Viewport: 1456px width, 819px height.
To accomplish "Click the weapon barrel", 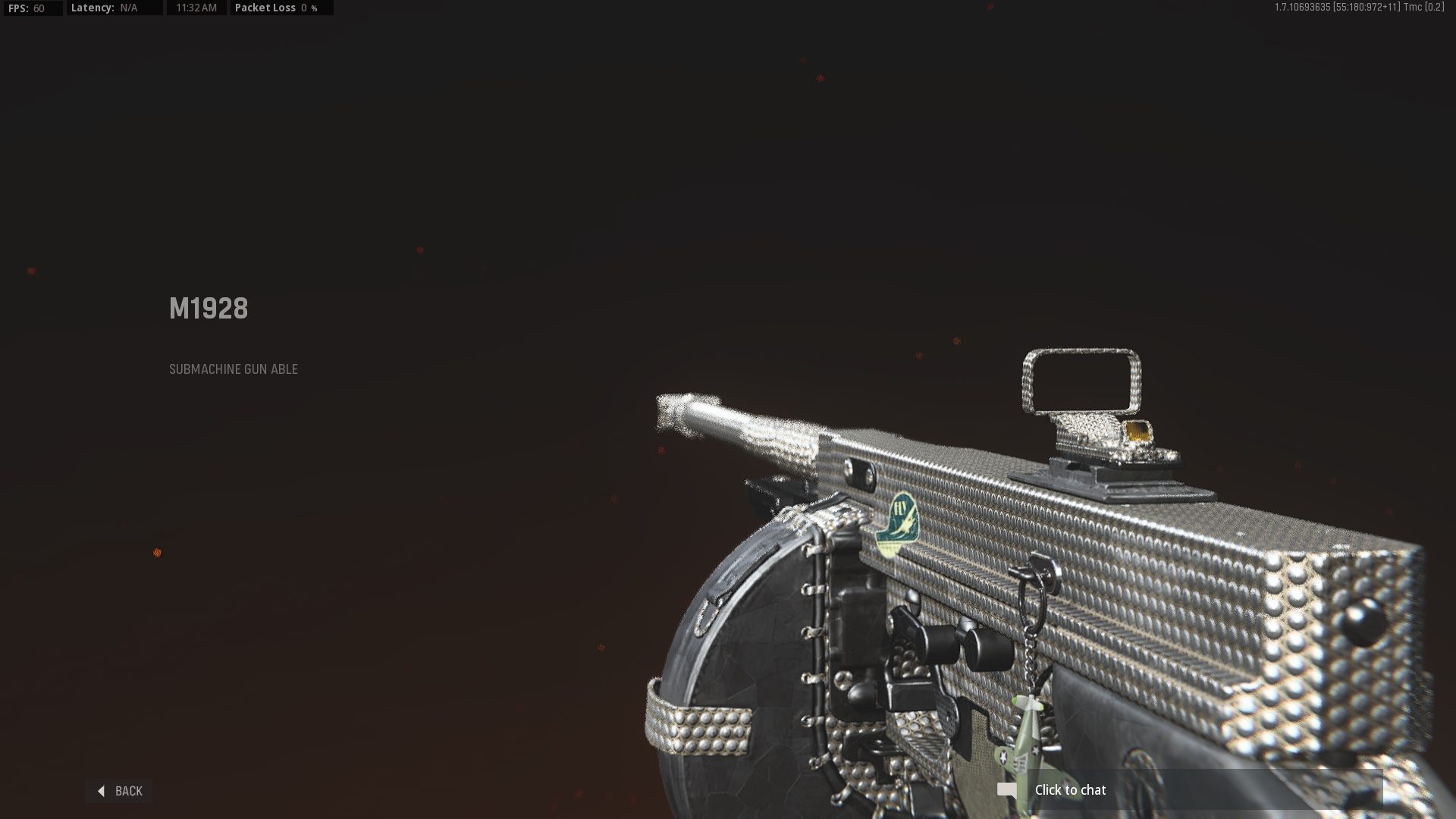I will (743, 425).
